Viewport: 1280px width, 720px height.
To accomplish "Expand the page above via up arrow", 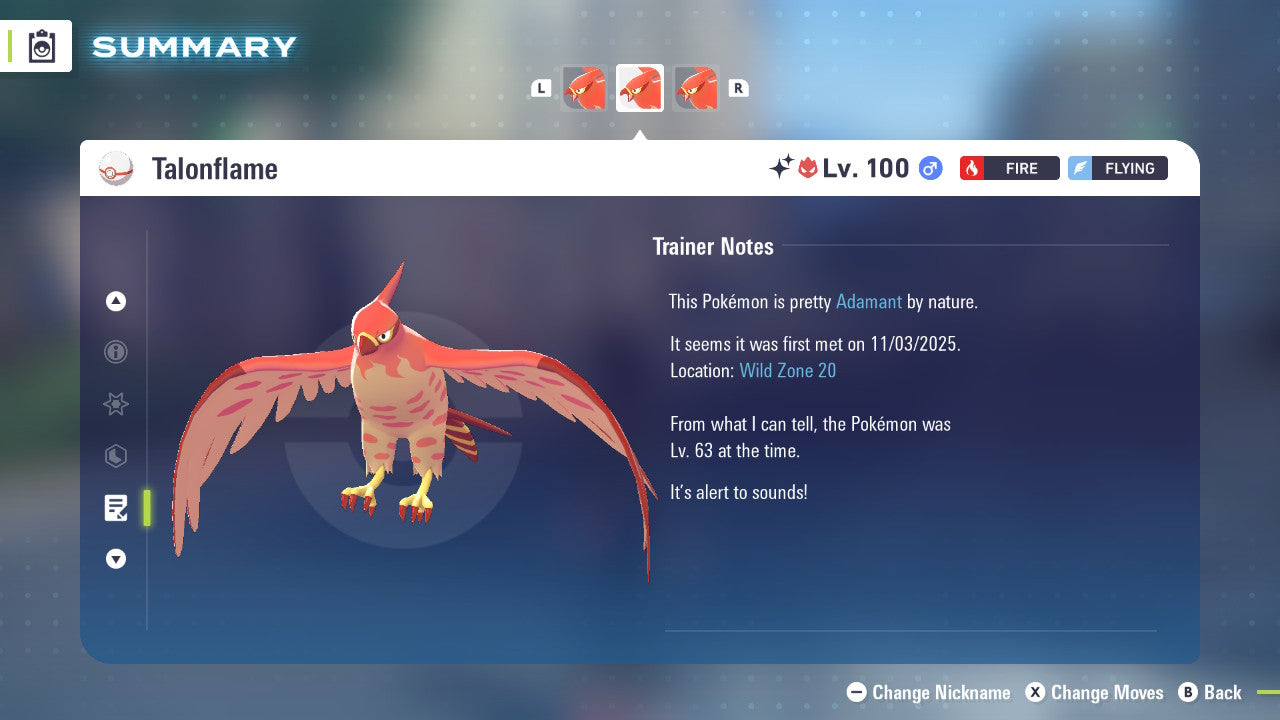I will tap(115, 301).
